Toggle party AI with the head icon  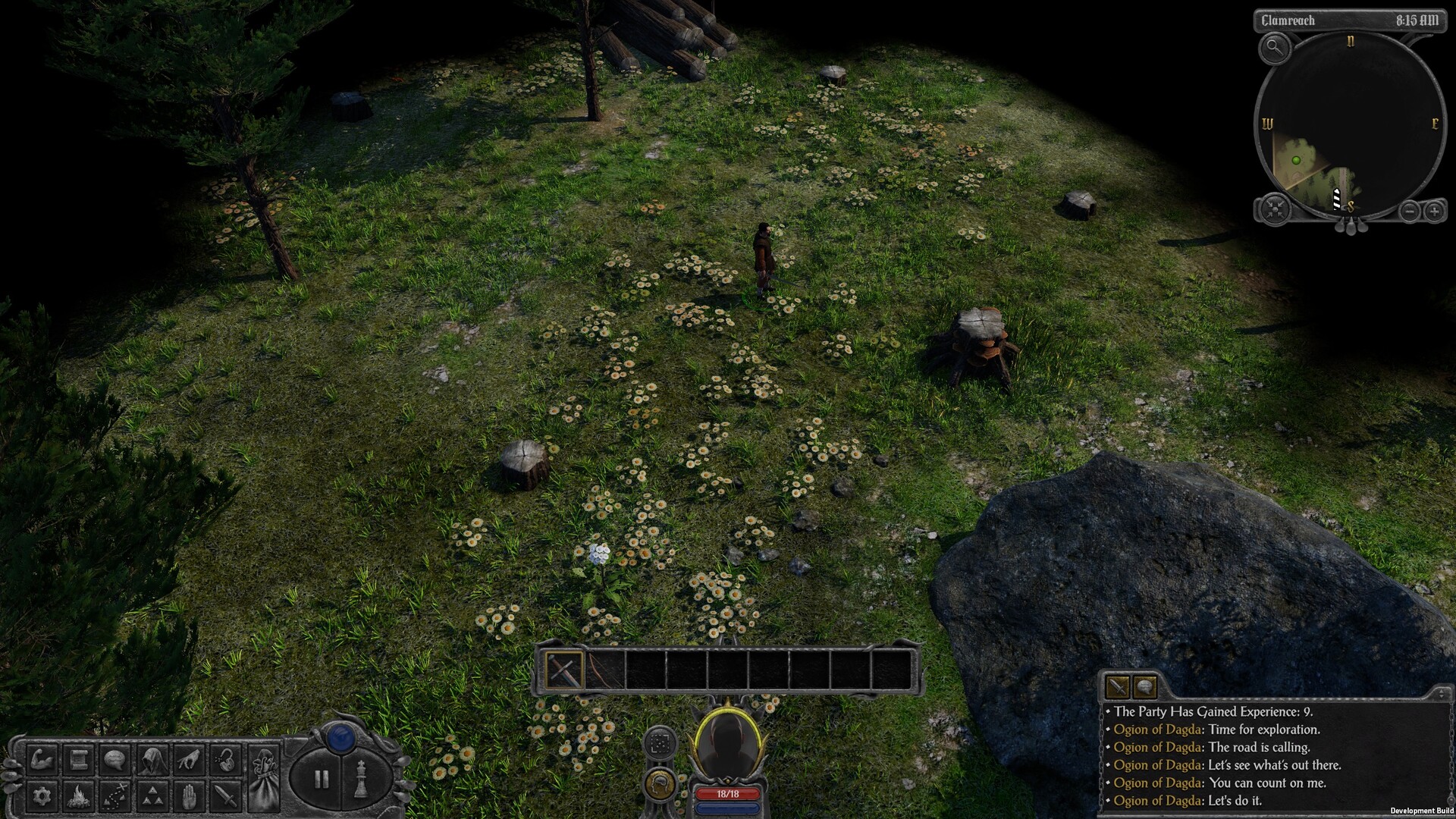[660, 786]
